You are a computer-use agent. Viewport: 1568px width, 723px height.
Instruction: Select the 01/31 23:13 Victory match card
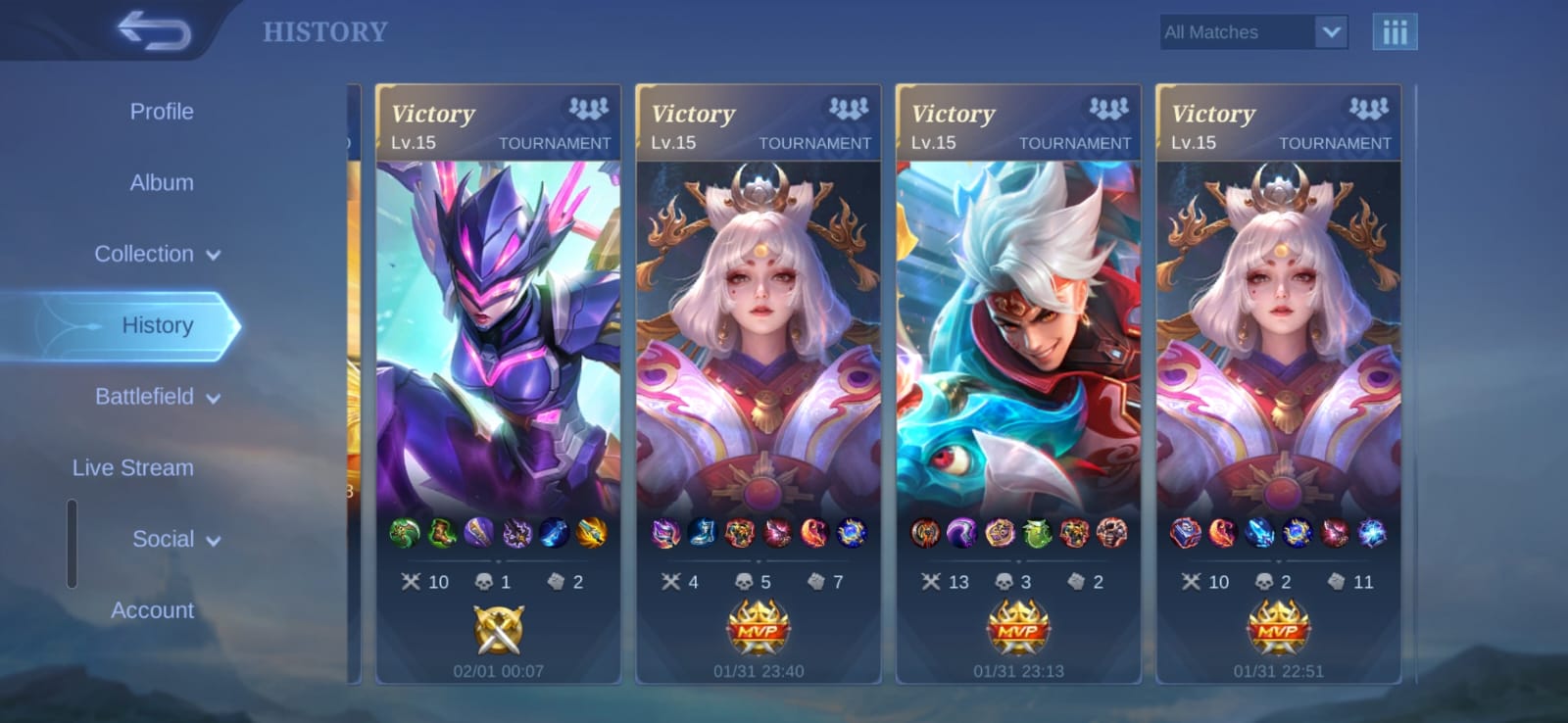(1018, 383)
